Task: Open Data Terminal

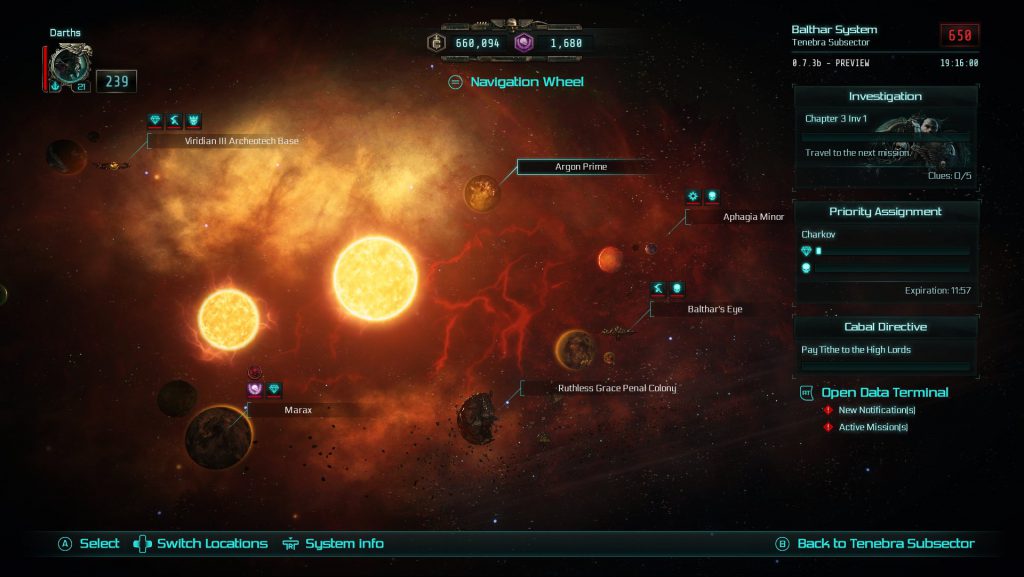Action: point(884,392)
